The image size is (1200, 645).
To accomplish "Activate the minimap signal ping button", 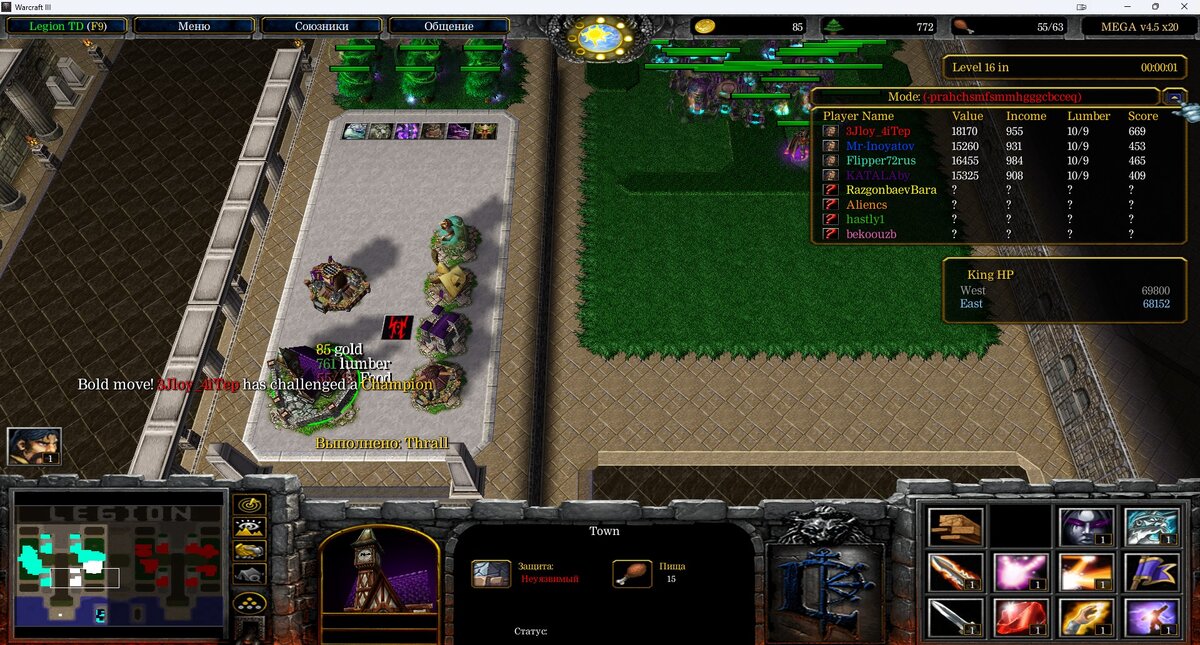I will coord(248,505).
